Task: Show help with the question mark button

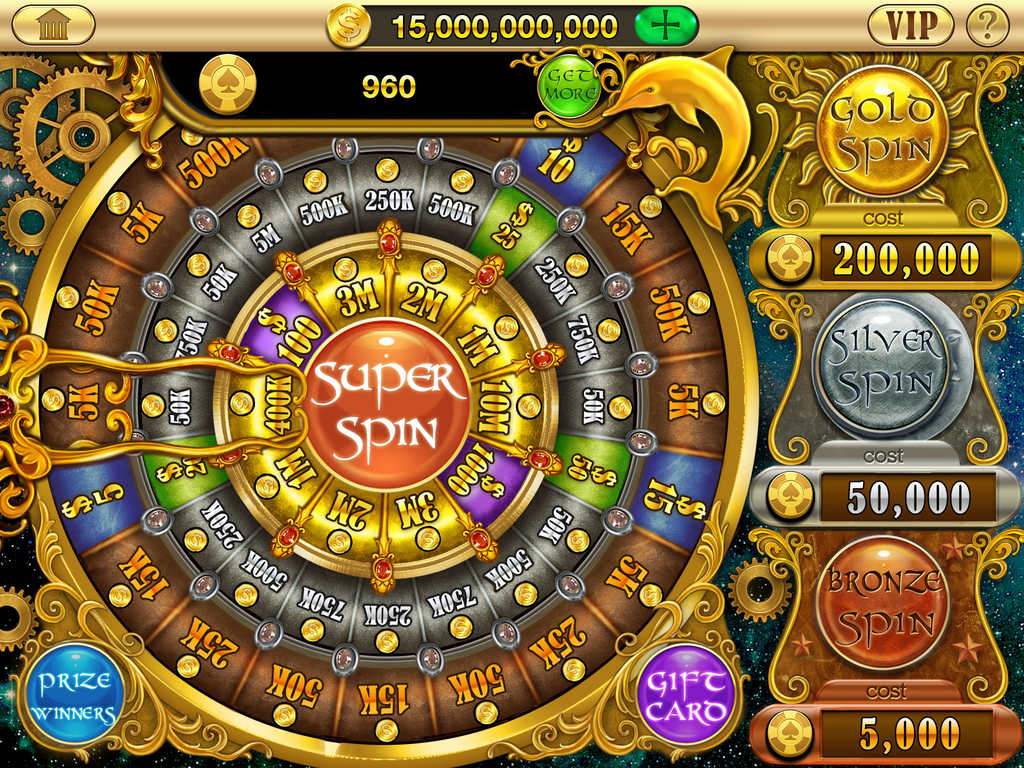Action: coord(987,25)
